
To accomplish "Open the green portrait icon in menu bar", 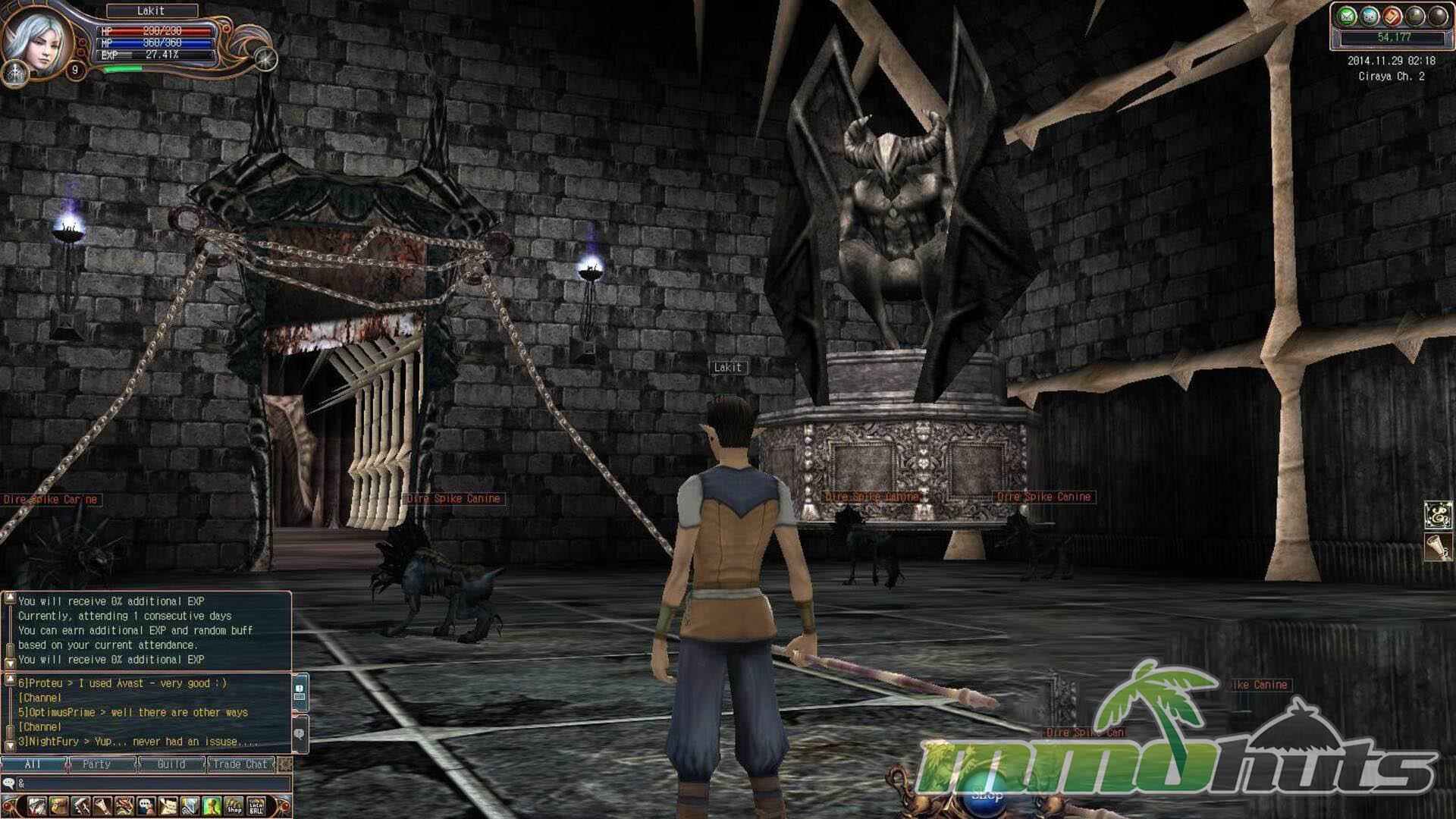I will coord(212,806).
